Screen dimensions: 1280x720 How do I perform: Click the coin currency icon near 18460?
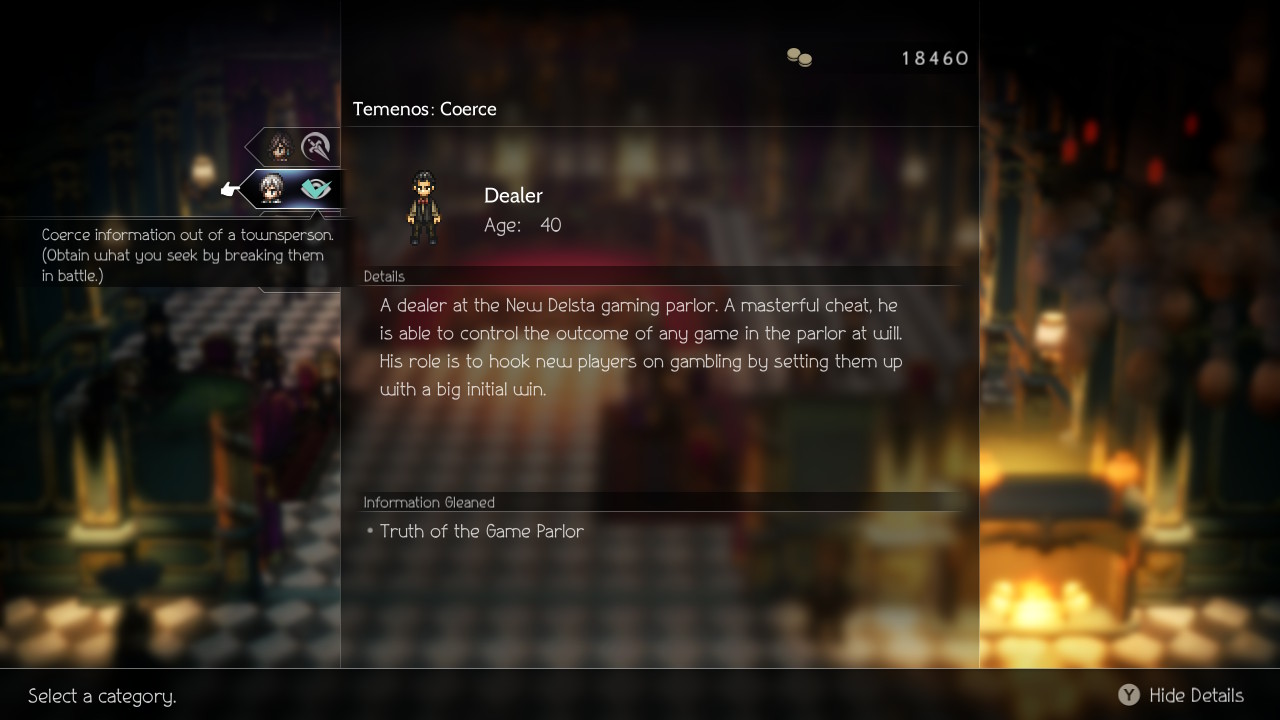click(x=800, y=55)
